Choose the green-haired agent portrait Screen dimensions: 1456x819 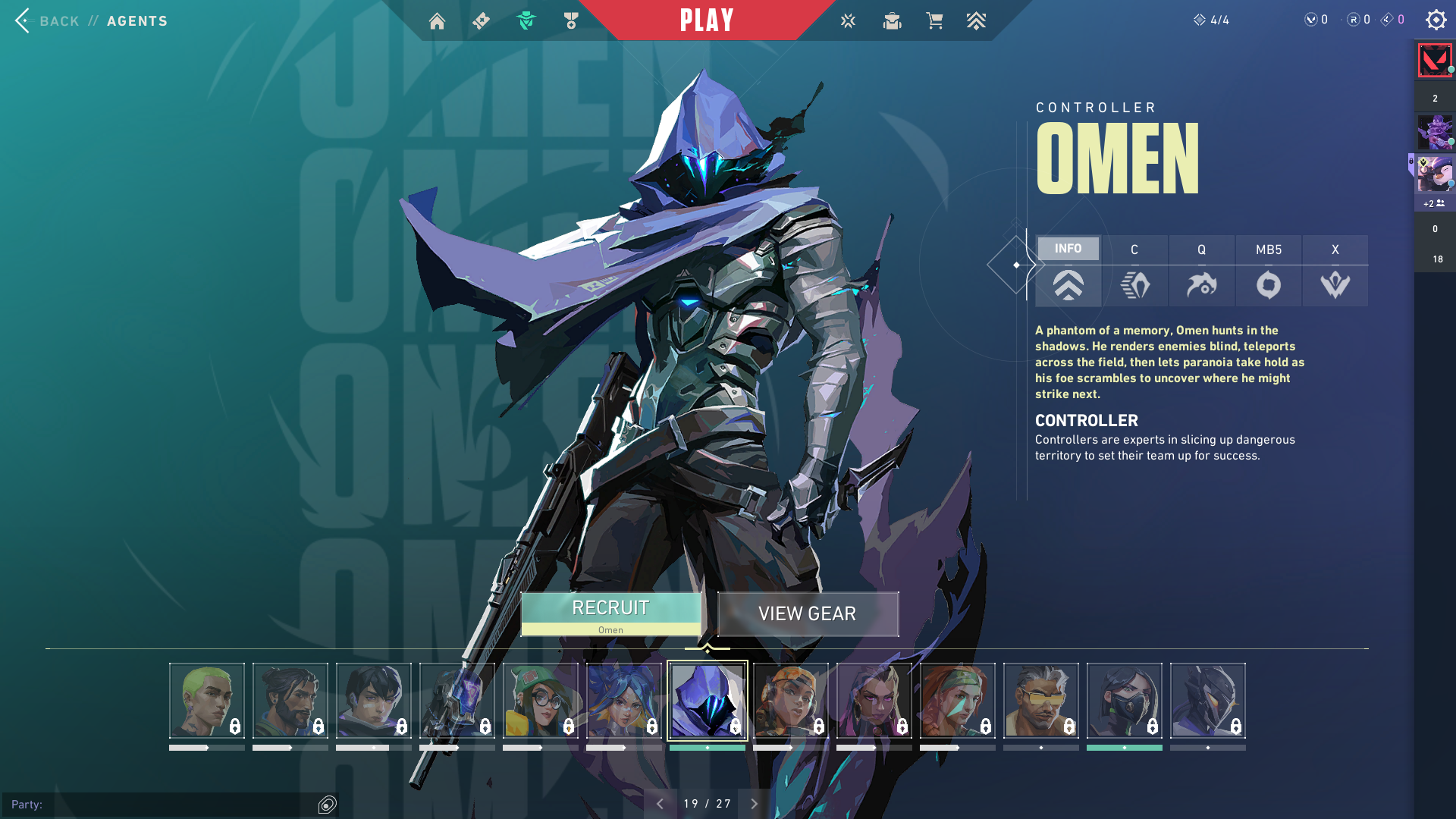206,701
